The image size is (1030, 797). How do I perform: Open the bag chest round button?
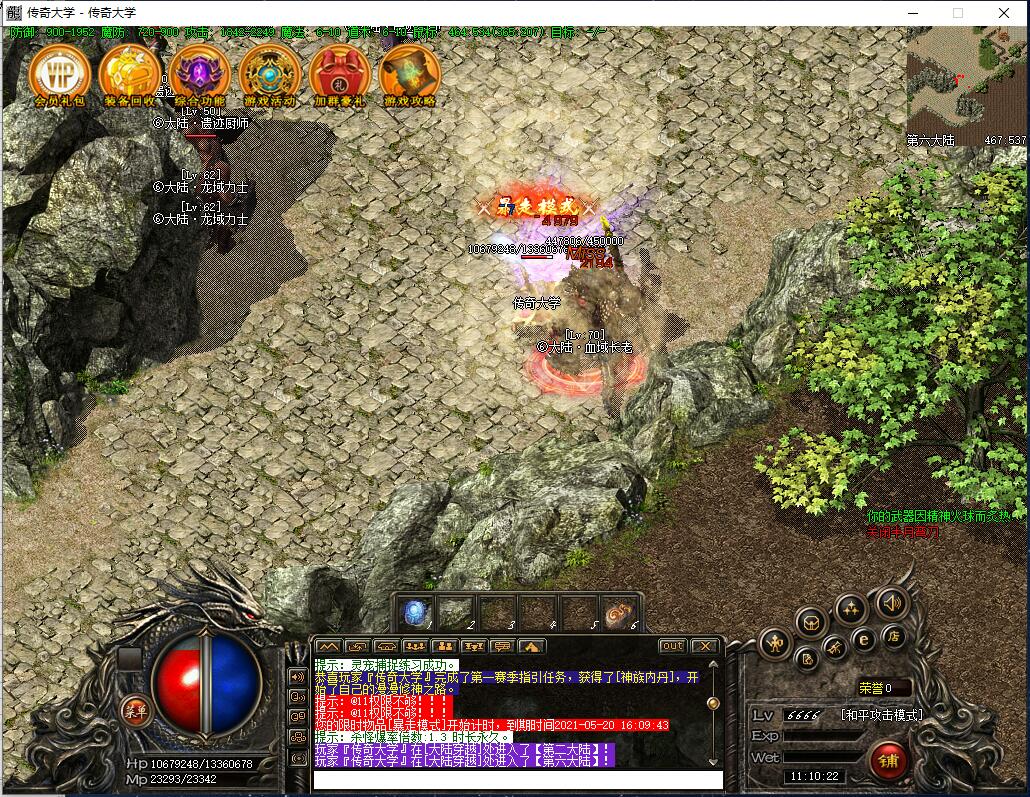(811, 623)
